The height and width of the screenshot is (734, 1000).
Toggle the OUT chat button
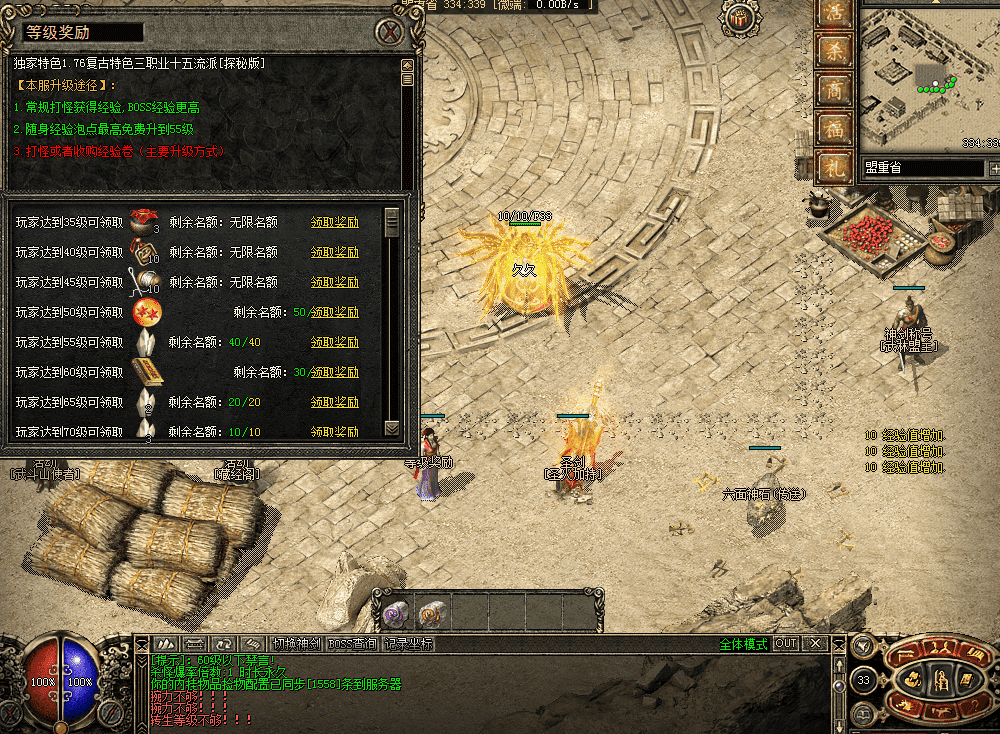(786, 644)
